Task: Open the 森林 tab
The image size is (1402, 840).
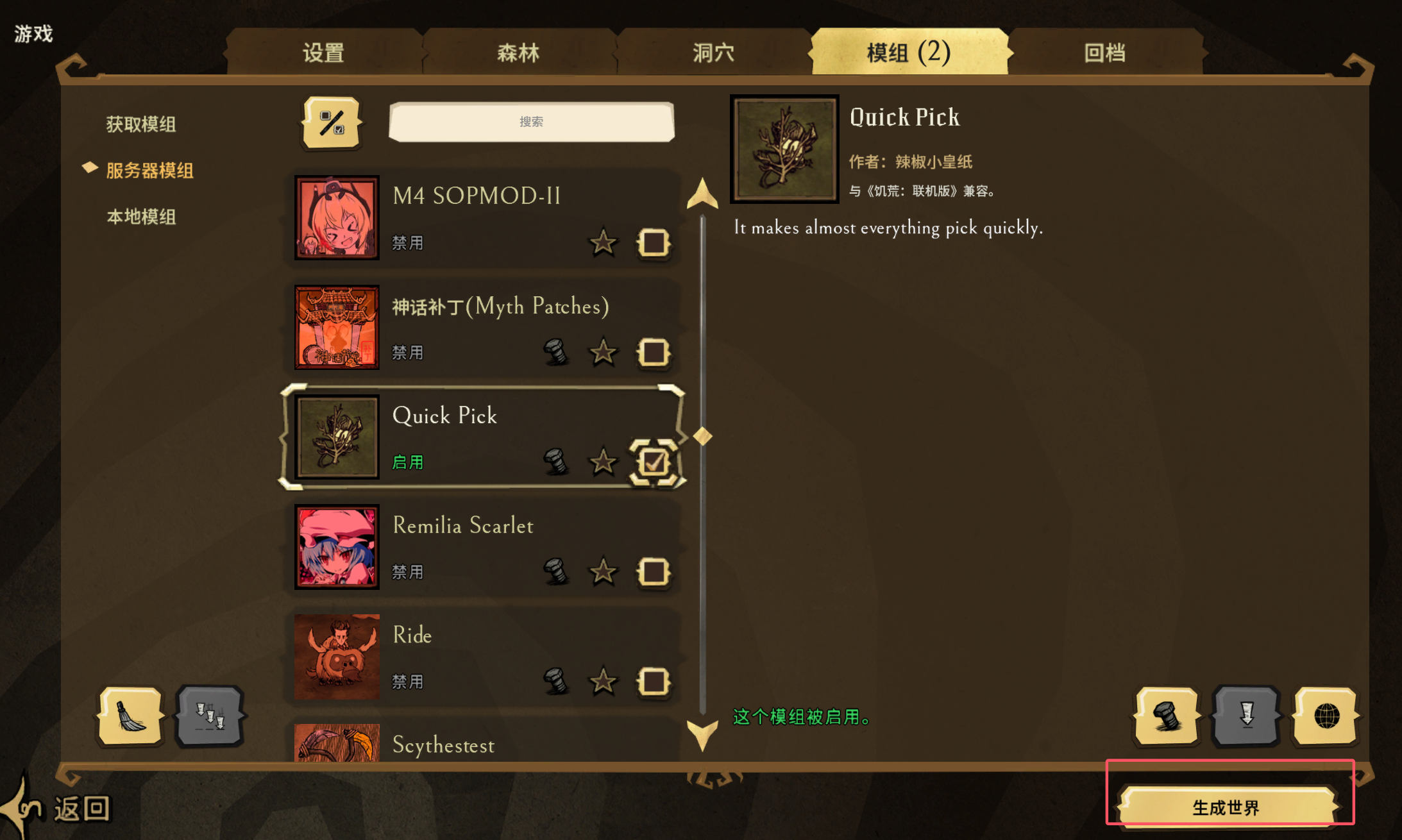Action: pos(518,53)
